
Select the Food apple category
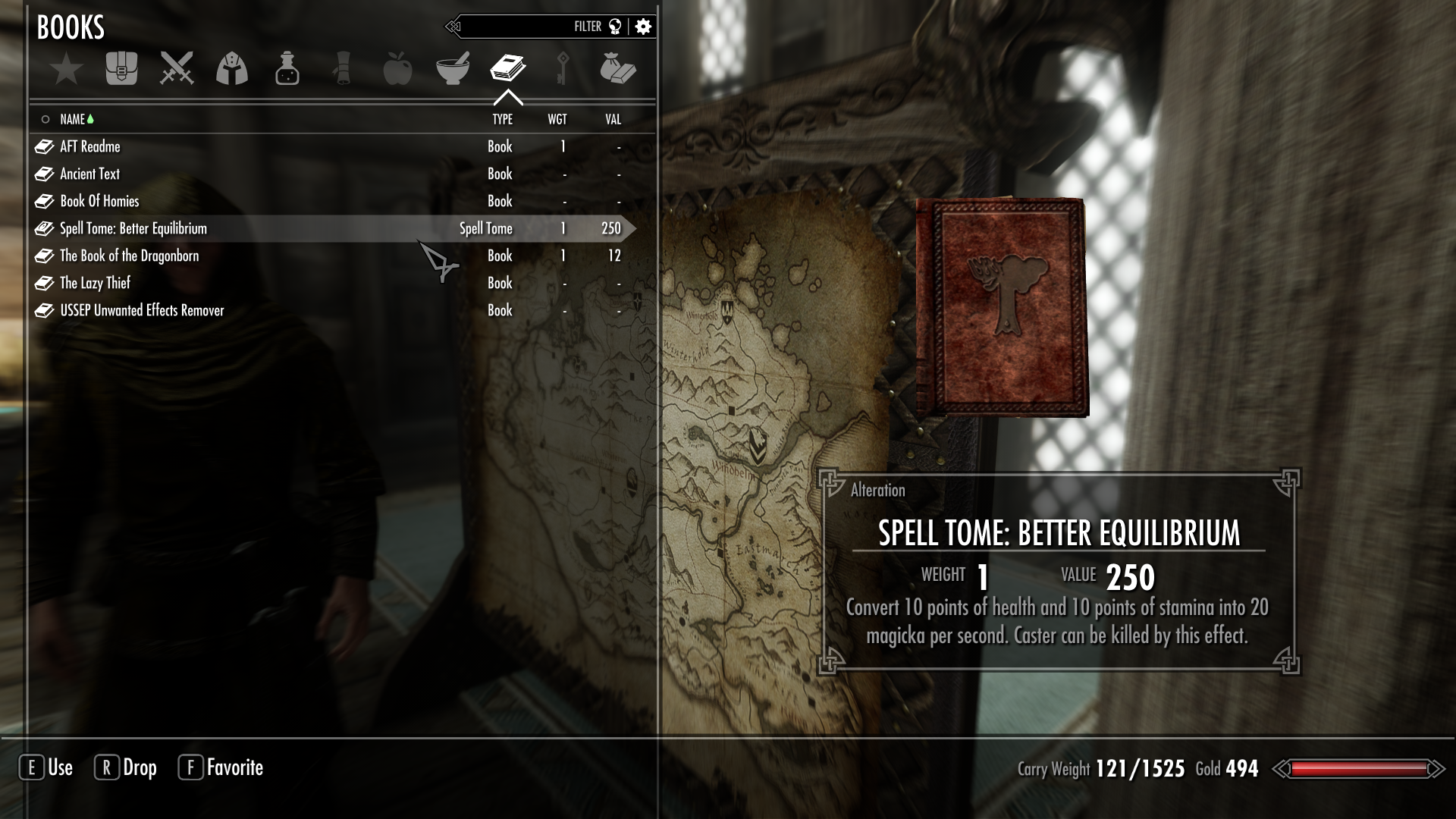[397, 69]
